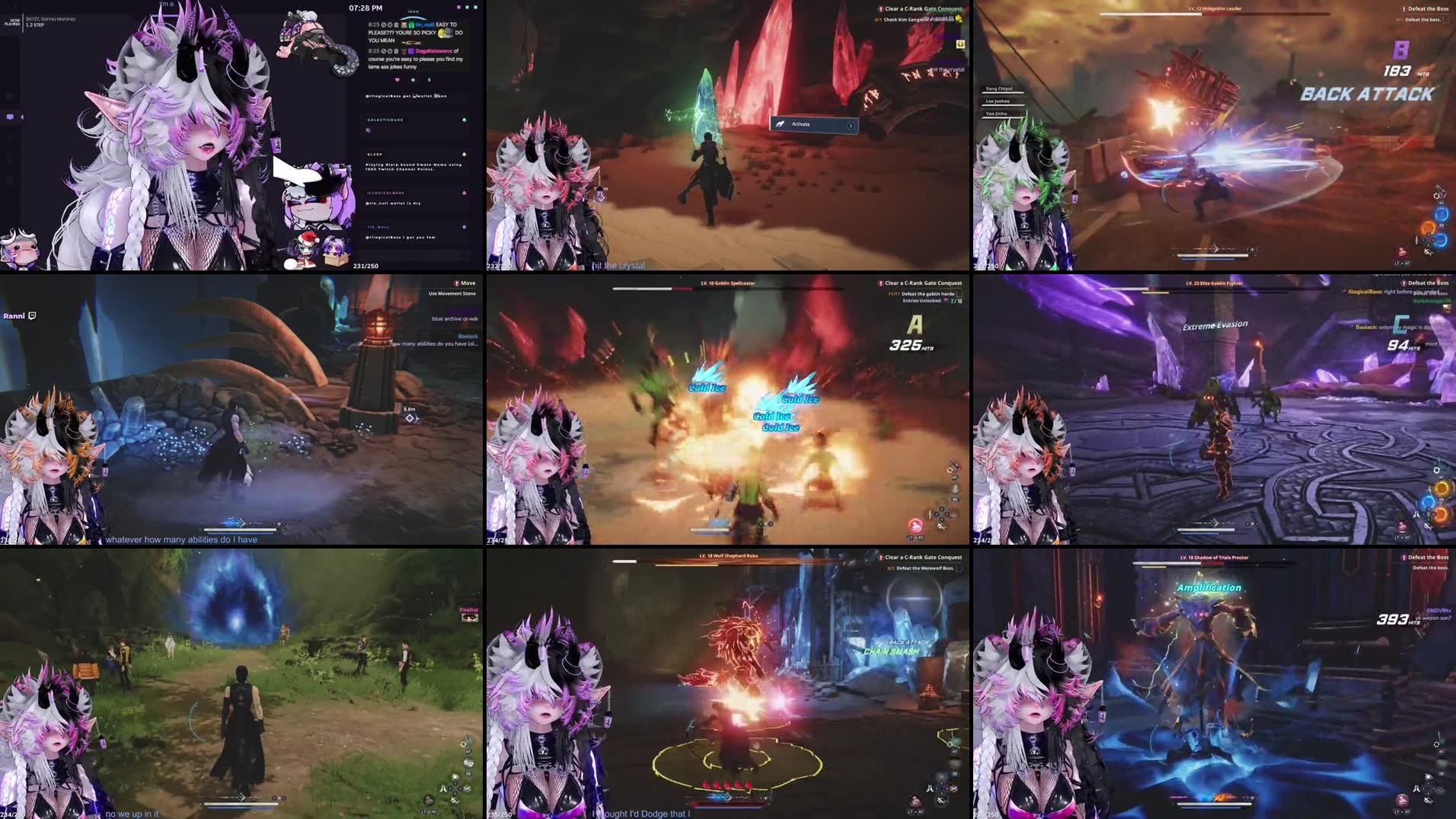Toggle the notification bell on the BLERP alert

pyautogui.click(x=465, y=153)
